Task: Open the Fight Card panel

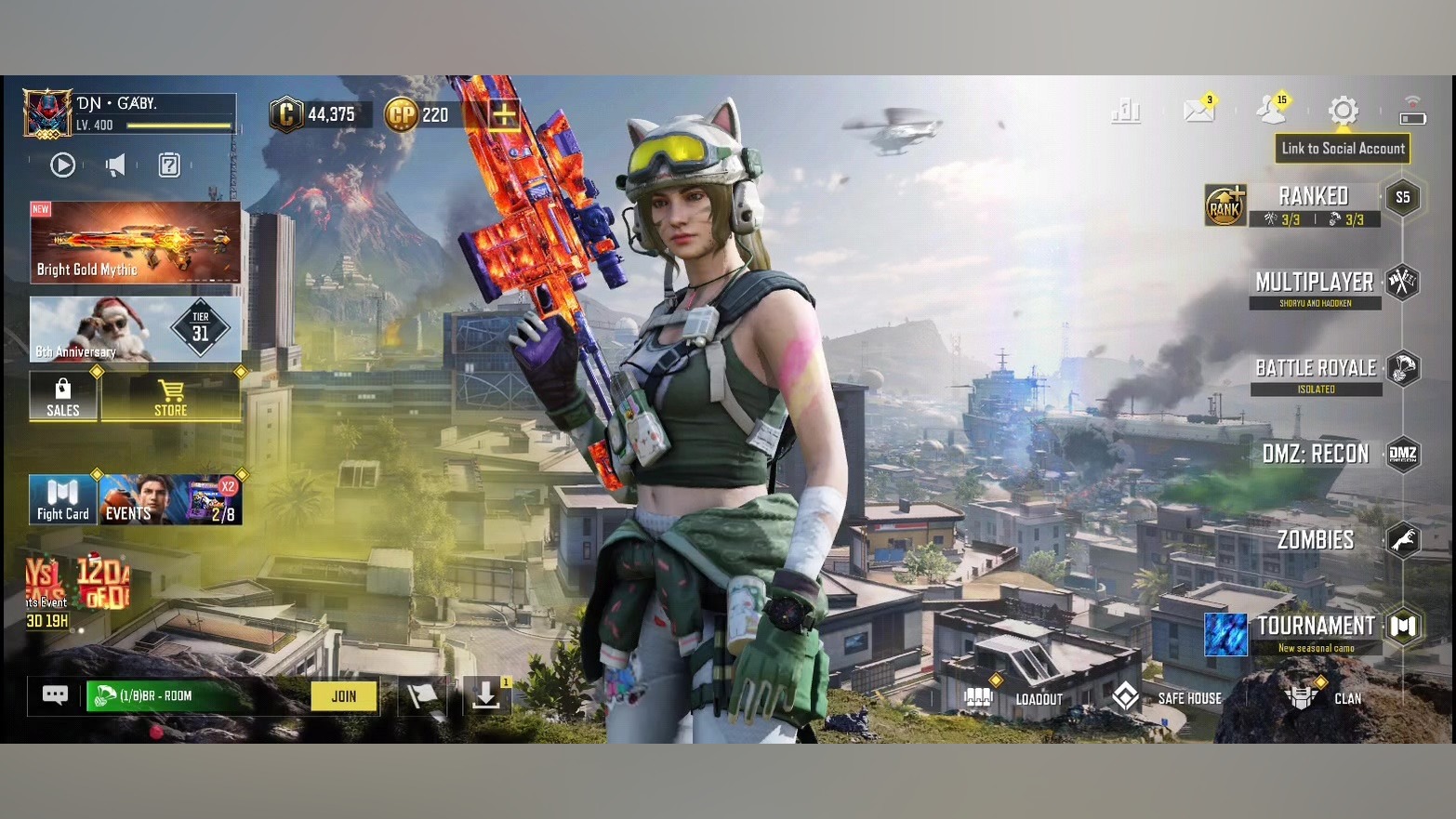Action: 63,500
